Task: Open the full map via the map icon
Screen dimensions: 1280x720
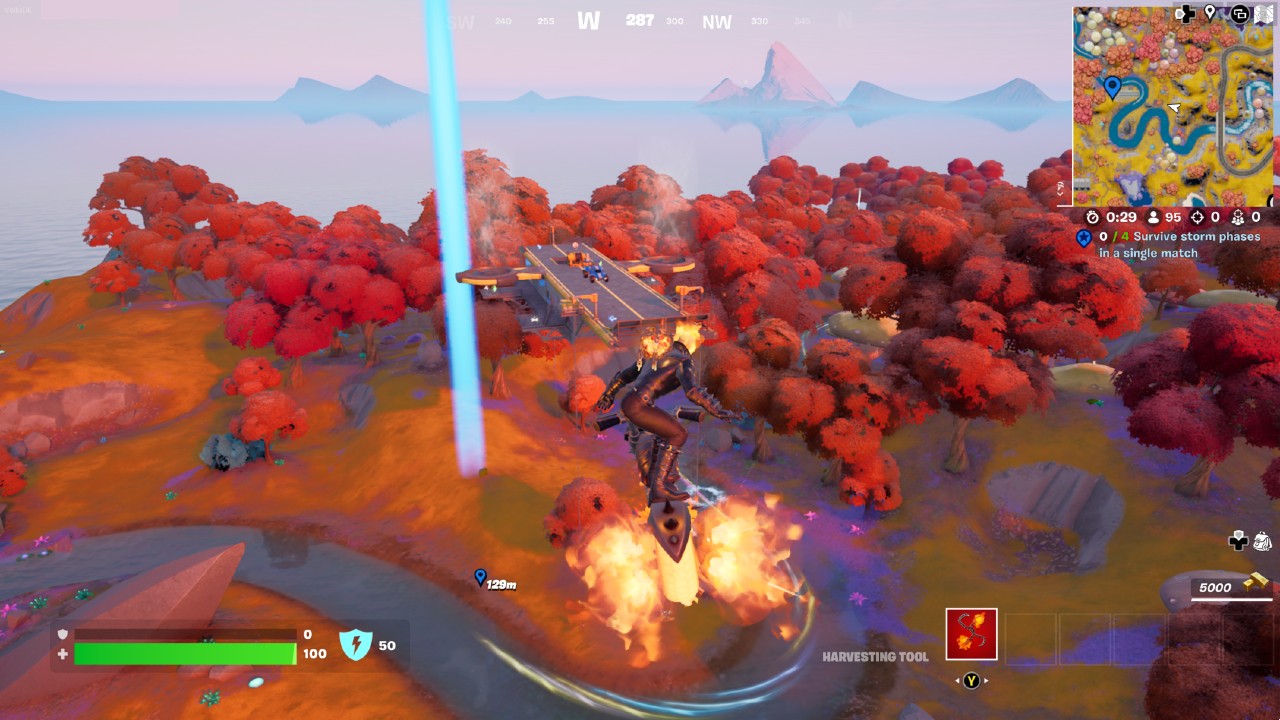Action: point(1262,13)
